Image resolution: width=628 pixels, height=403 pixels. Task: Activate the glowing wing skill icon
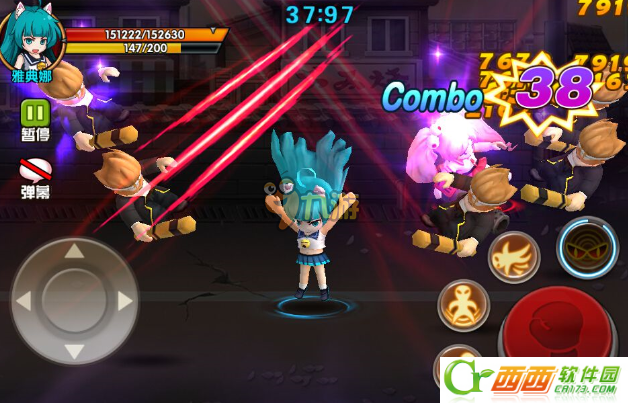[x=514, y=257]
